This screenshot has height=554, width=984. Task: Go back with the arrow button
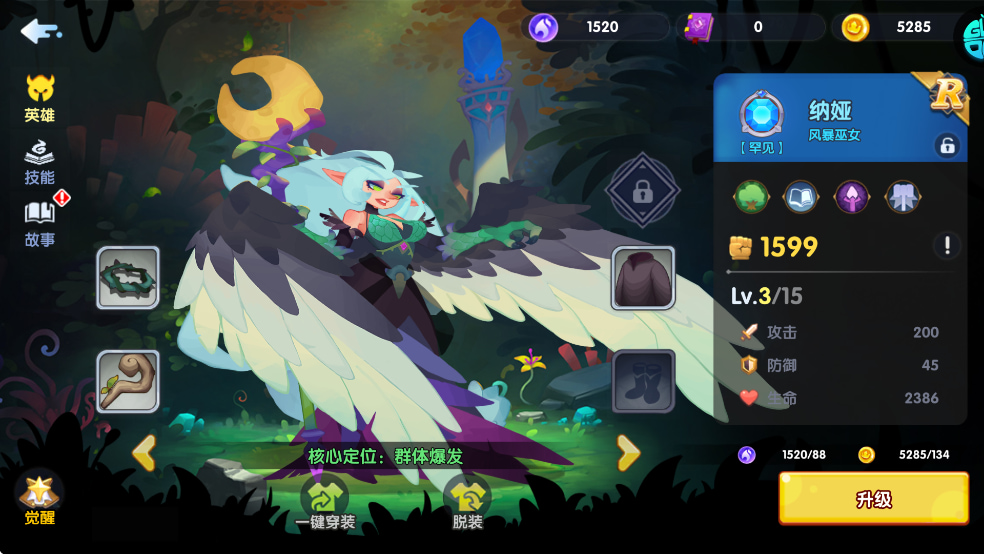pos(40,31)
